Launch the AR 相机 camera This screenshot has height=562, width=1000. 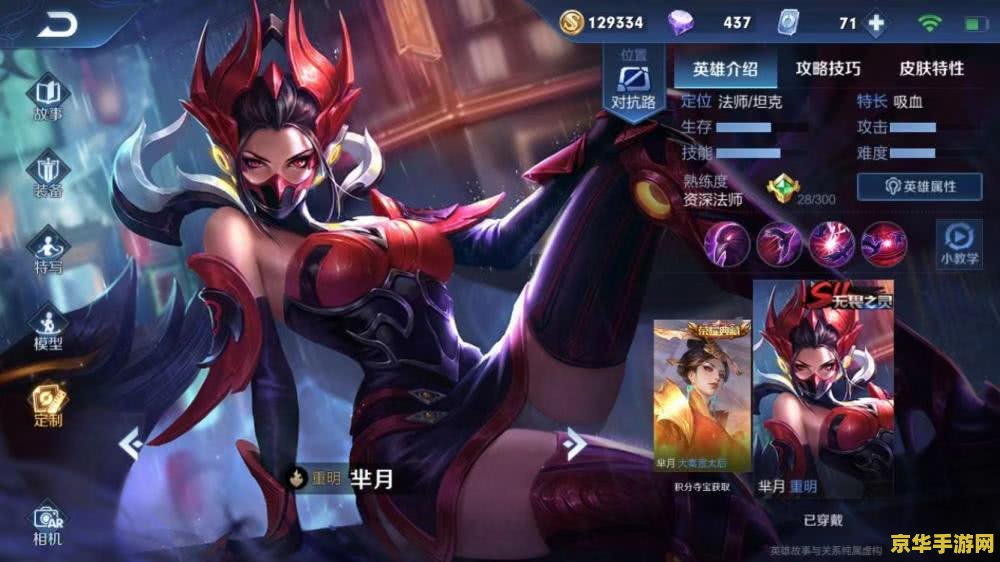point(48,524)
